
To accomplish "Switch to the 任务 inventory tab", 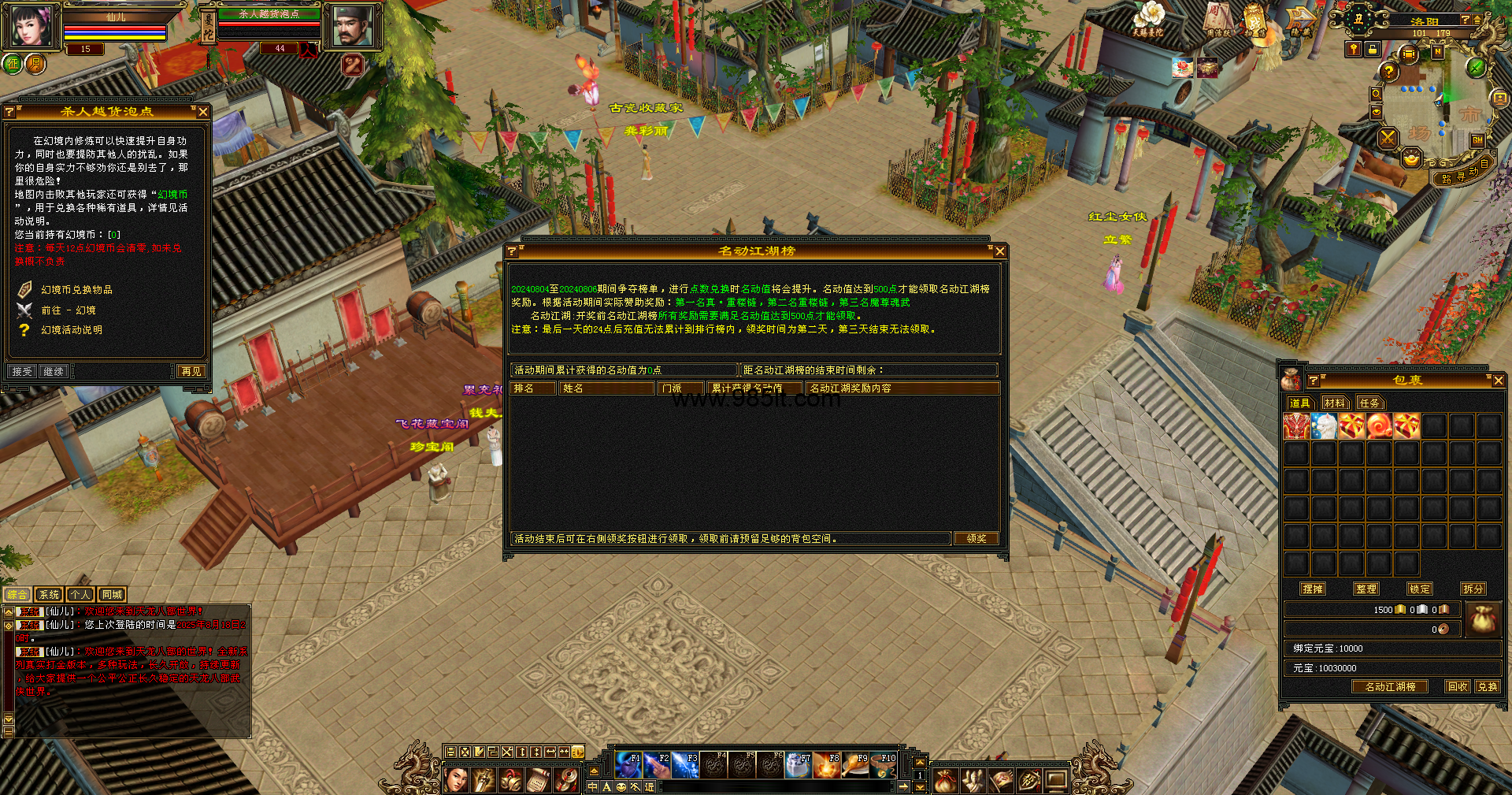I will [1369, 403].
